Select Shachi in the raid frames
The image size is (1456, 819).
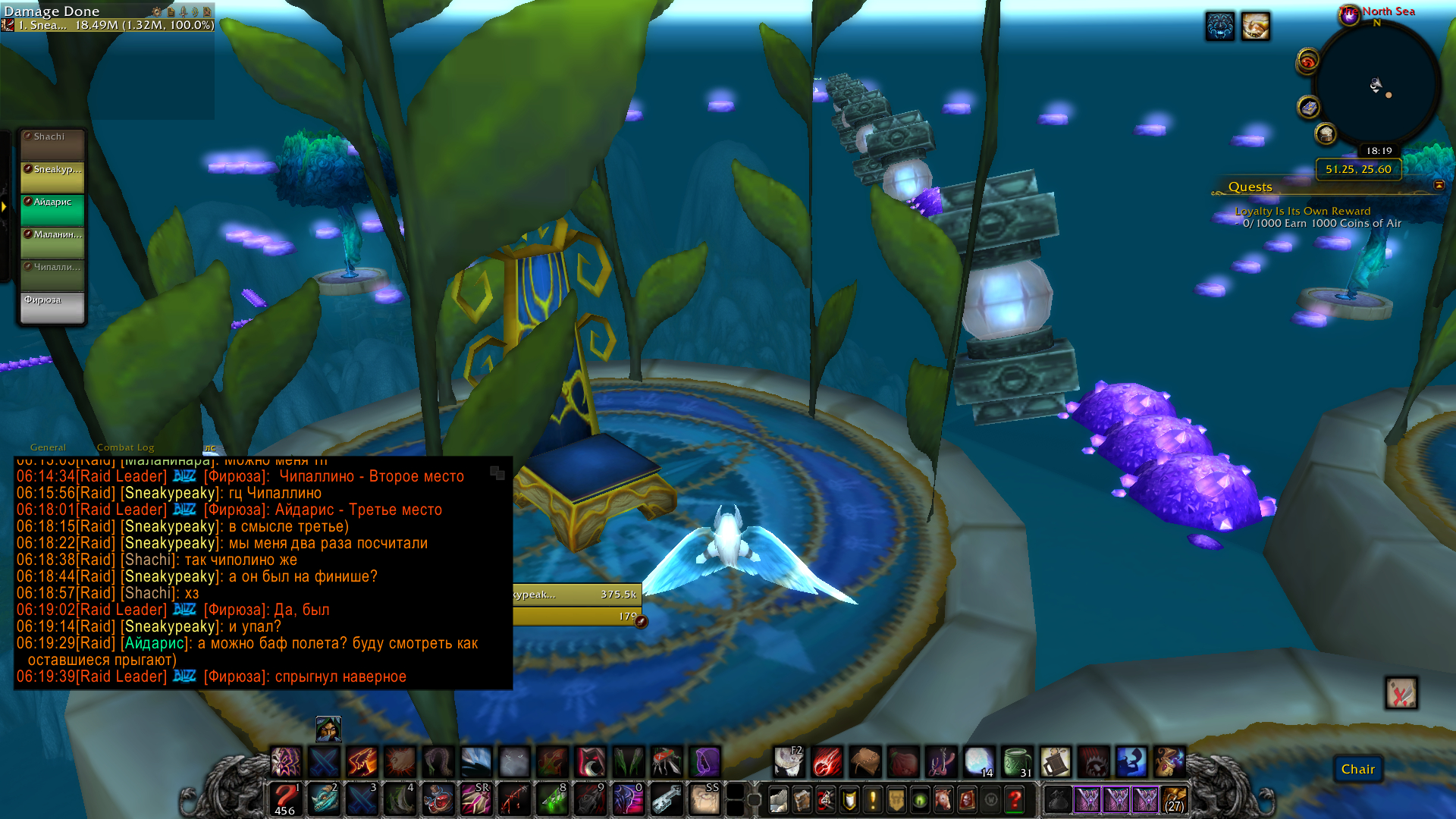[52, 144]
